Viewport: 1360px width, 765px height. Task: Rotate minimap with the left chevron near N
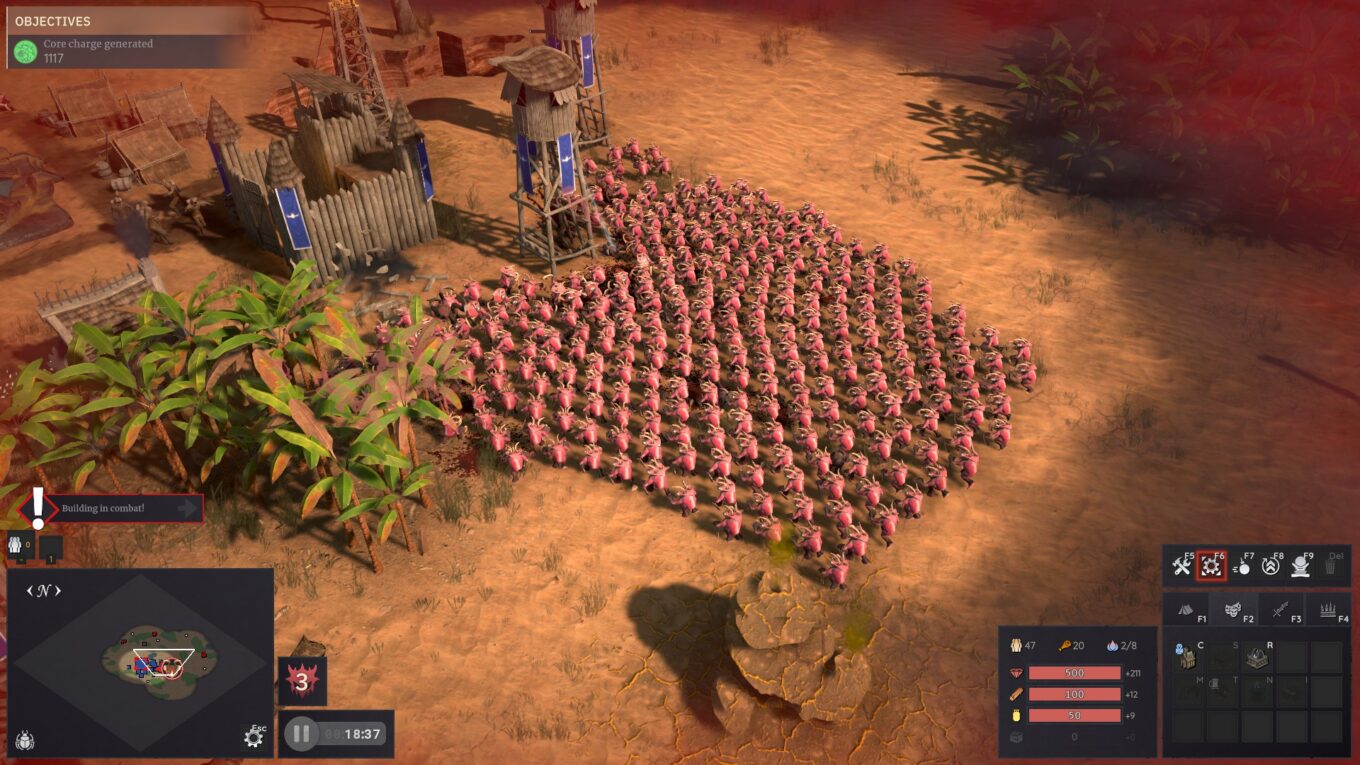click(x=29, y=590)
